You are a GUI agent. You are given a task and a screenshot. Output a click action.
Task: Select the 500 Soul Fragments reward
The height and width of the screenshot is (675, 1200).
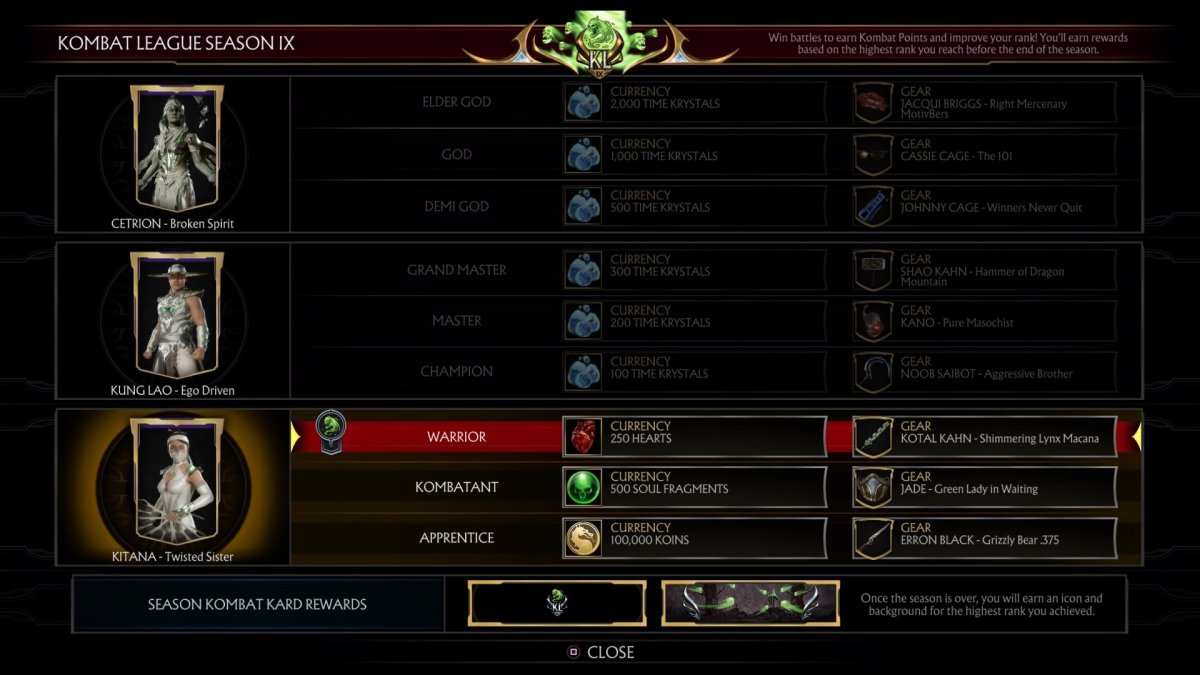pyautogui.click(x=695, y=488)
